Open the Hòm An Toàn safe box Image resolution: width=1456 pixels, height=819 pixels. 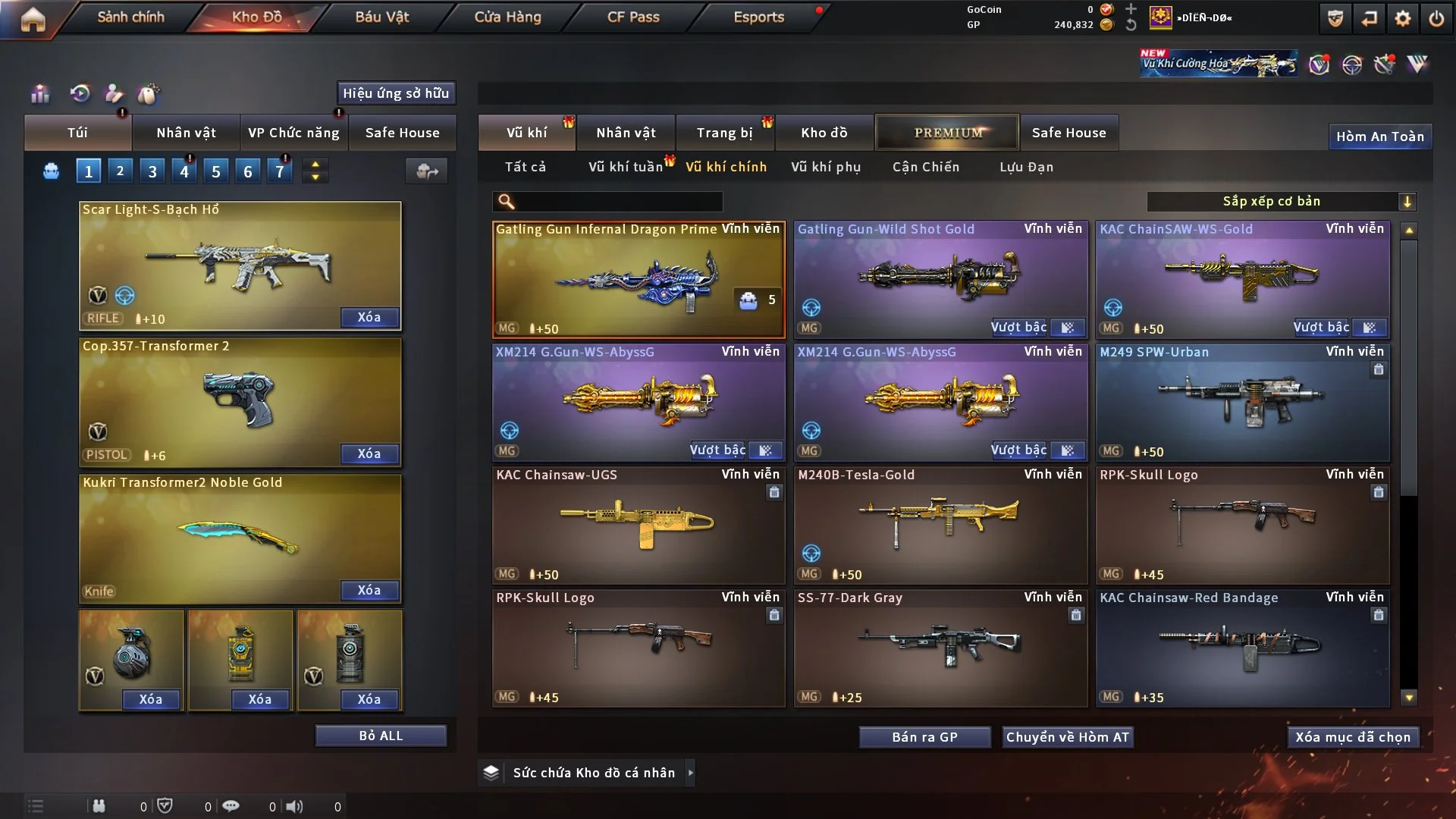(x=1379, y=136)
